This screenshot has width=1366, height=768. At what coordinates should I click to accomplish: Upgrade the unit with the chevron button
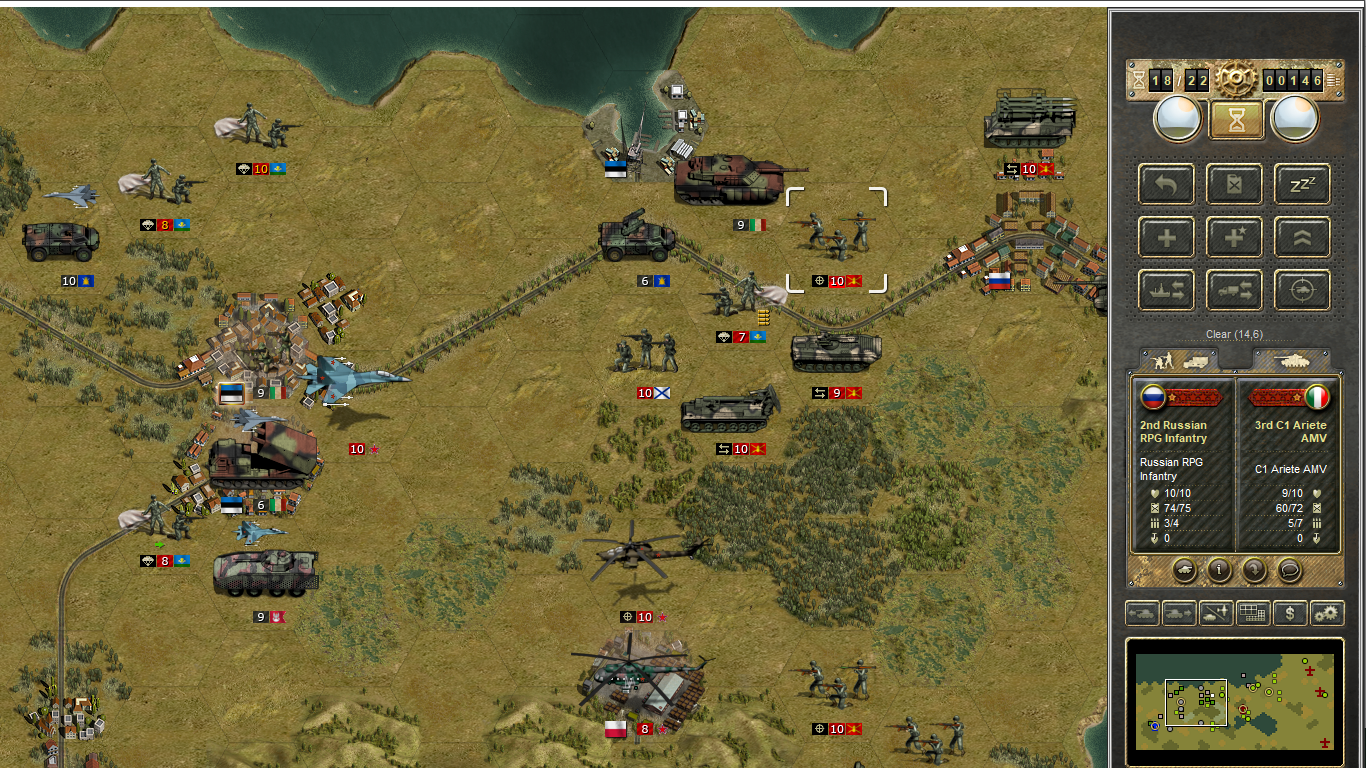tap(1302, 238)
